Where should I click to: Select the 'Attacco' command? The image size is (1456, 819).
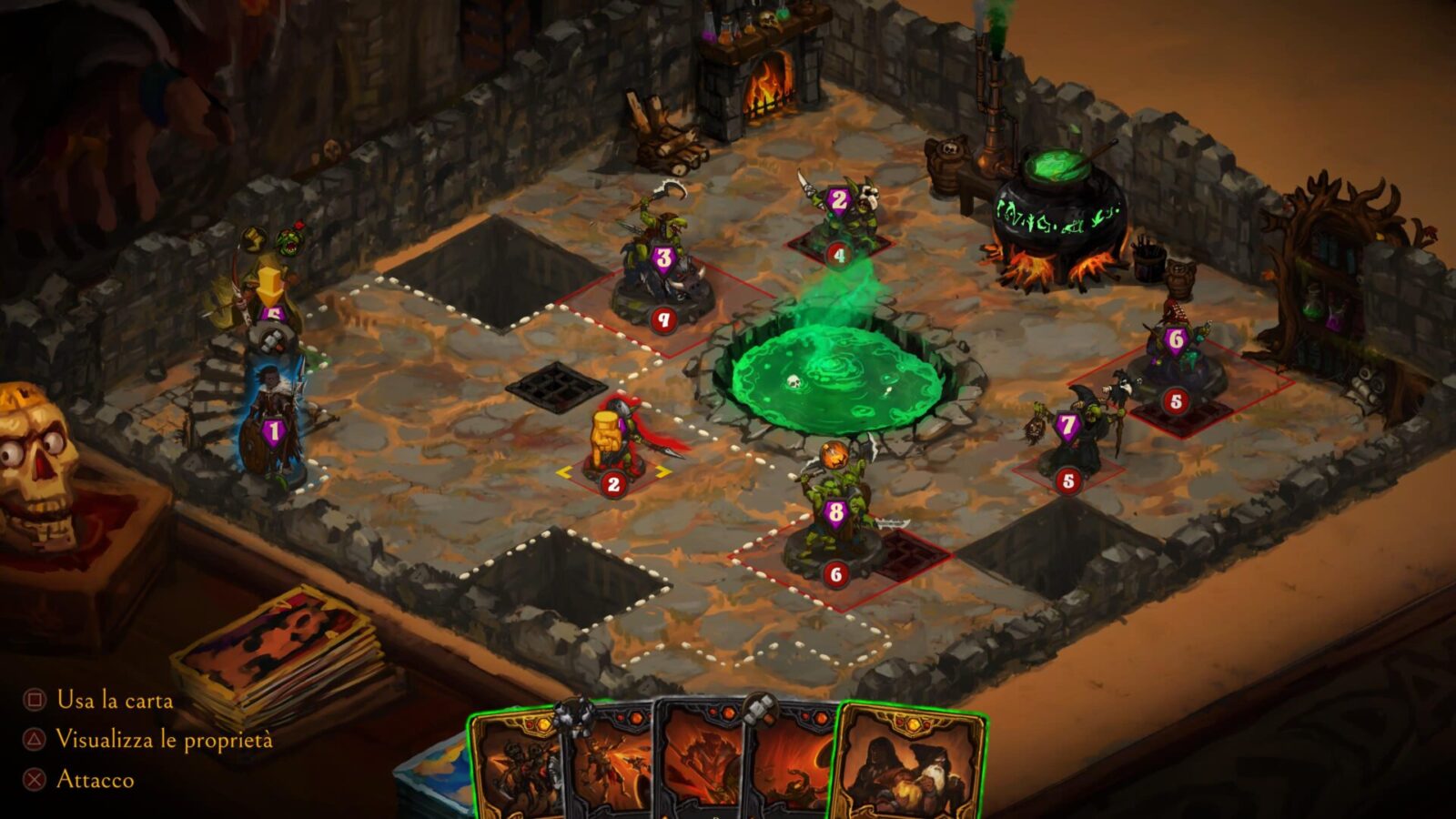coord(96,781)
